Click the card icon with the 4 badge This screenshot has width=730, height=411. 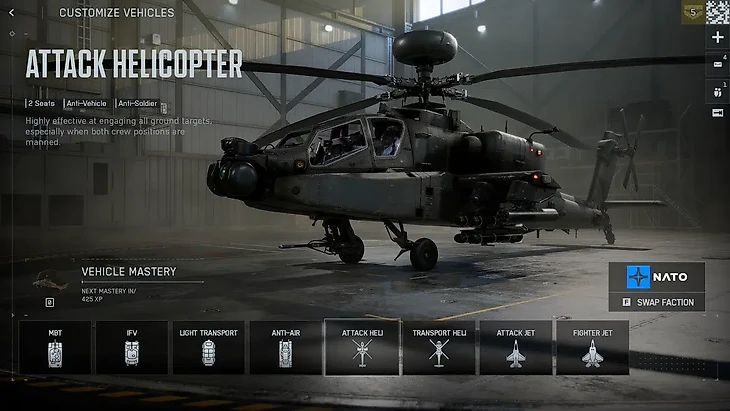pyautogui.click(x=717, y=63)
